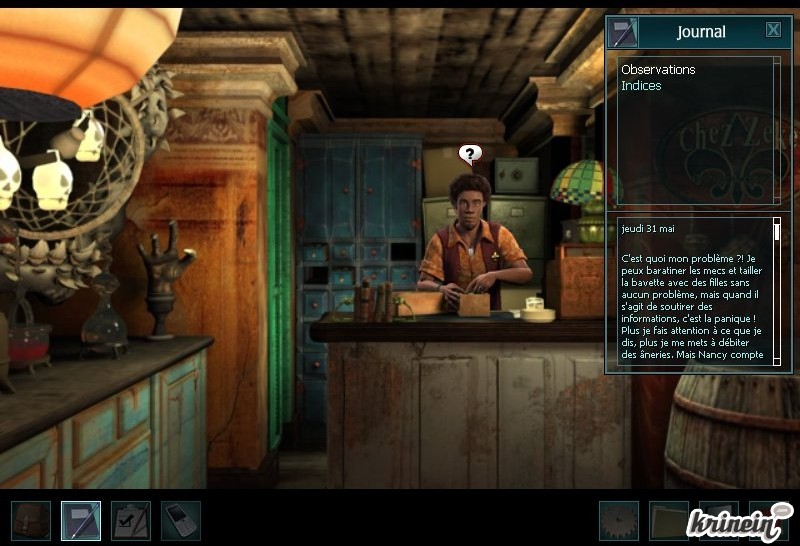Screen dimensions: 800x546
Task: Open the checklist task list
Action: tap(131, 521)
